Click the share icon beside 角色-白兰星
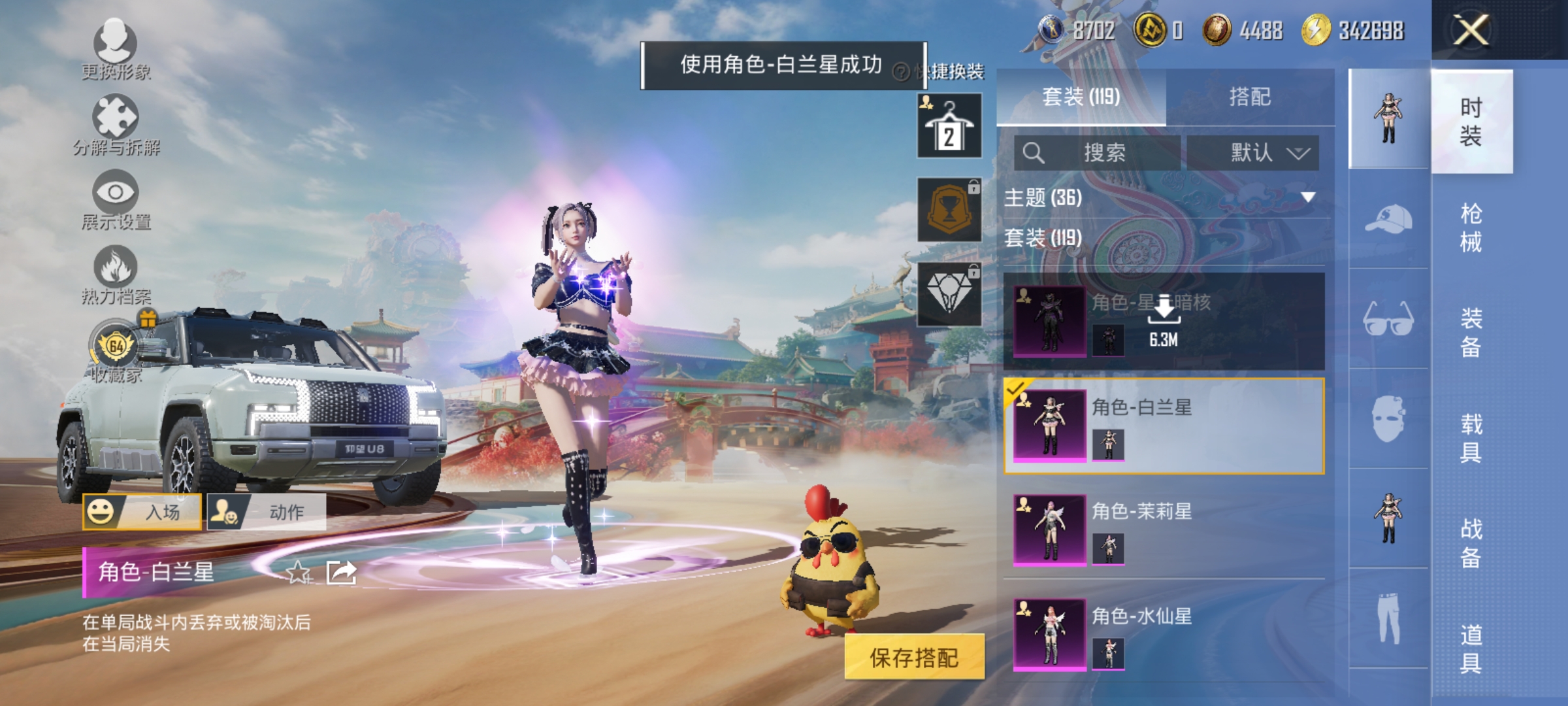The width and height of the screenshot is (1568, 706). pyautogui.click(x=342, y=573)
